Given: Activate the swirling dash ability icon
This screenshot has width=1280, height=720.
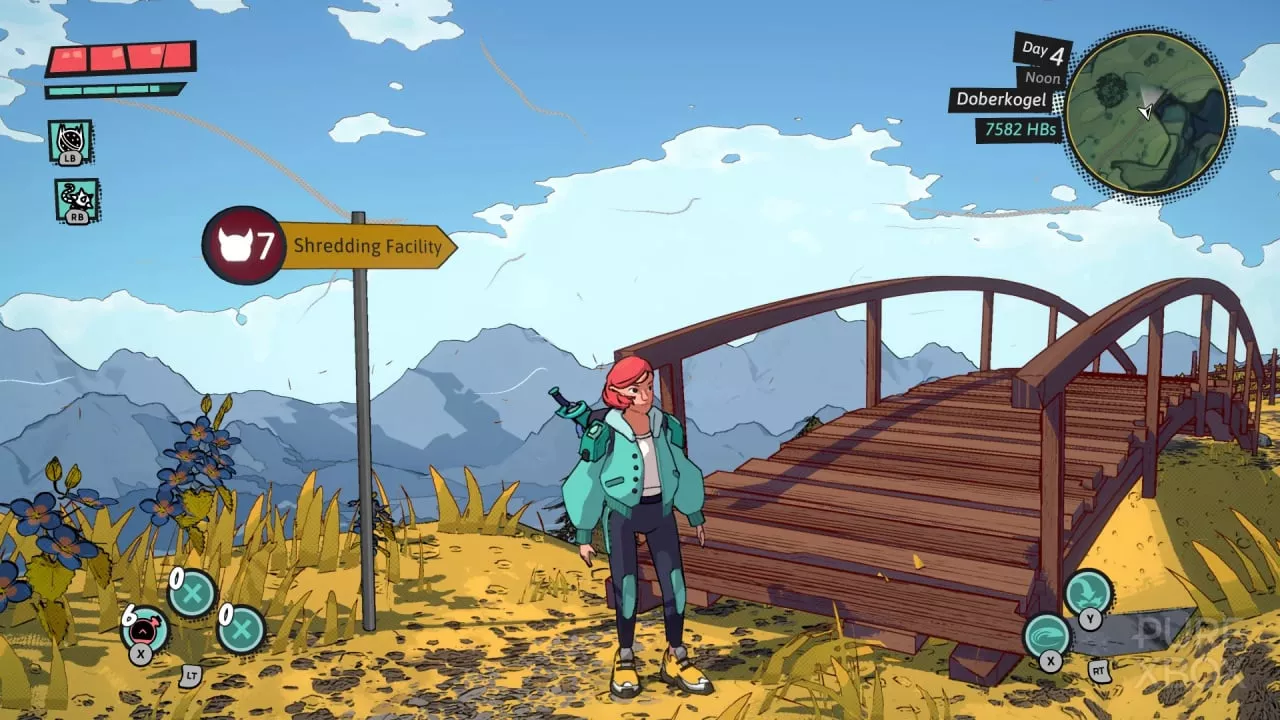Looking at the screenshot, I should [1048, 635].
